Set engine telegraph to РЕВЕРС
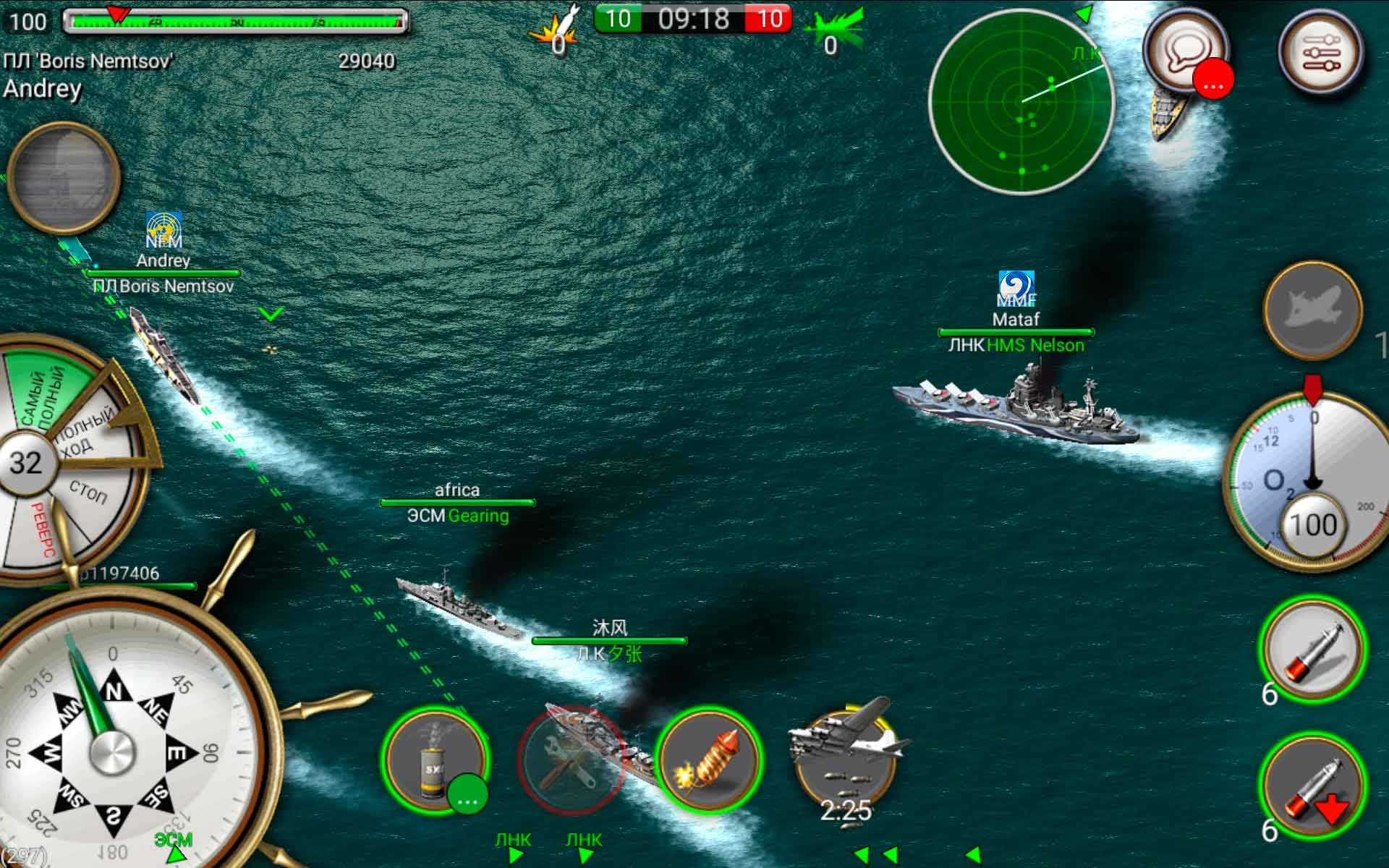This screenshot has height=868, width=1389. click(x=41, y=528)
